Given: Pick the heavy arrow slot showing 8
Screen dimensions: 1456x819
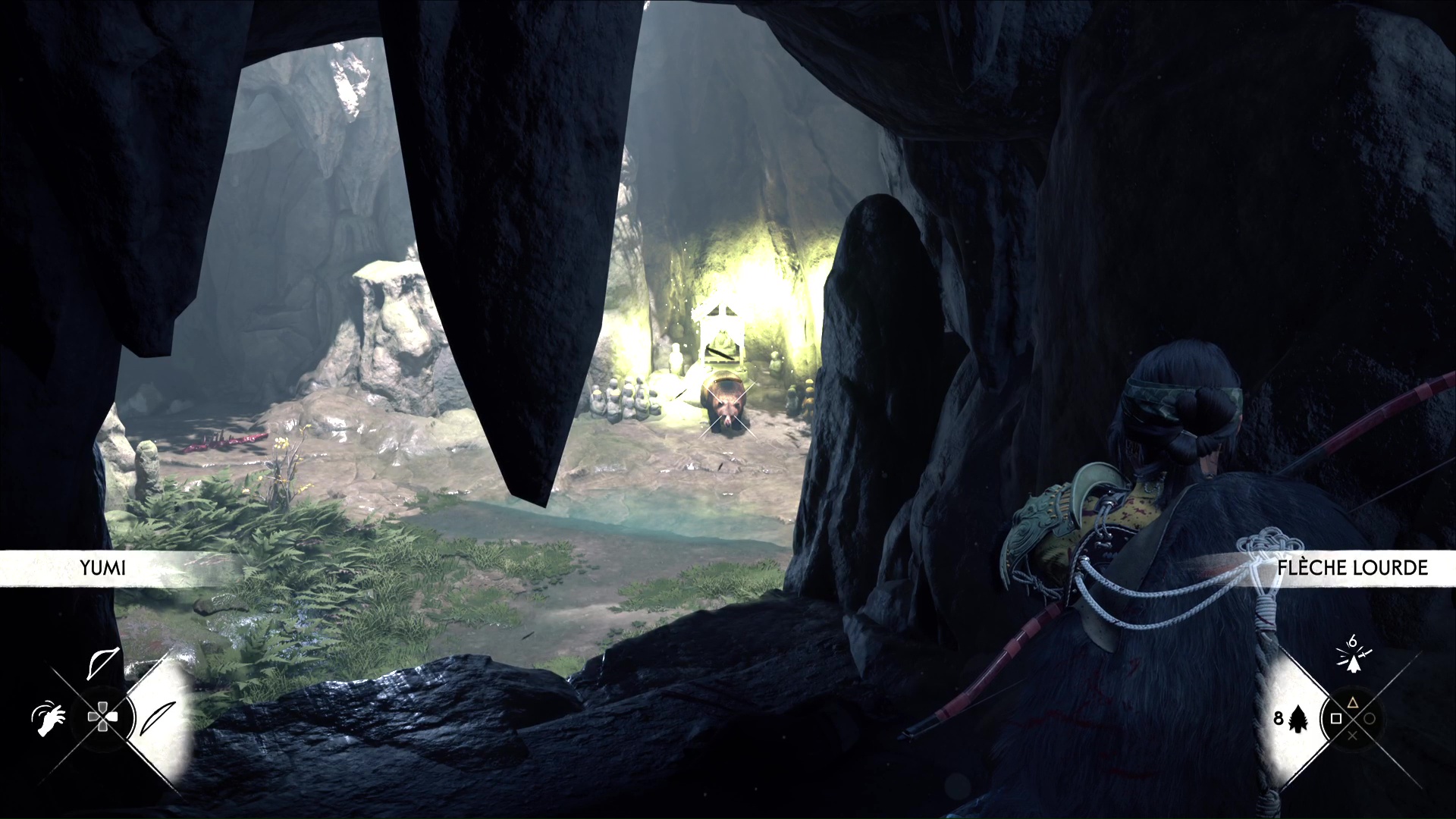Looking at the screenshot, I should point(1295,717).
